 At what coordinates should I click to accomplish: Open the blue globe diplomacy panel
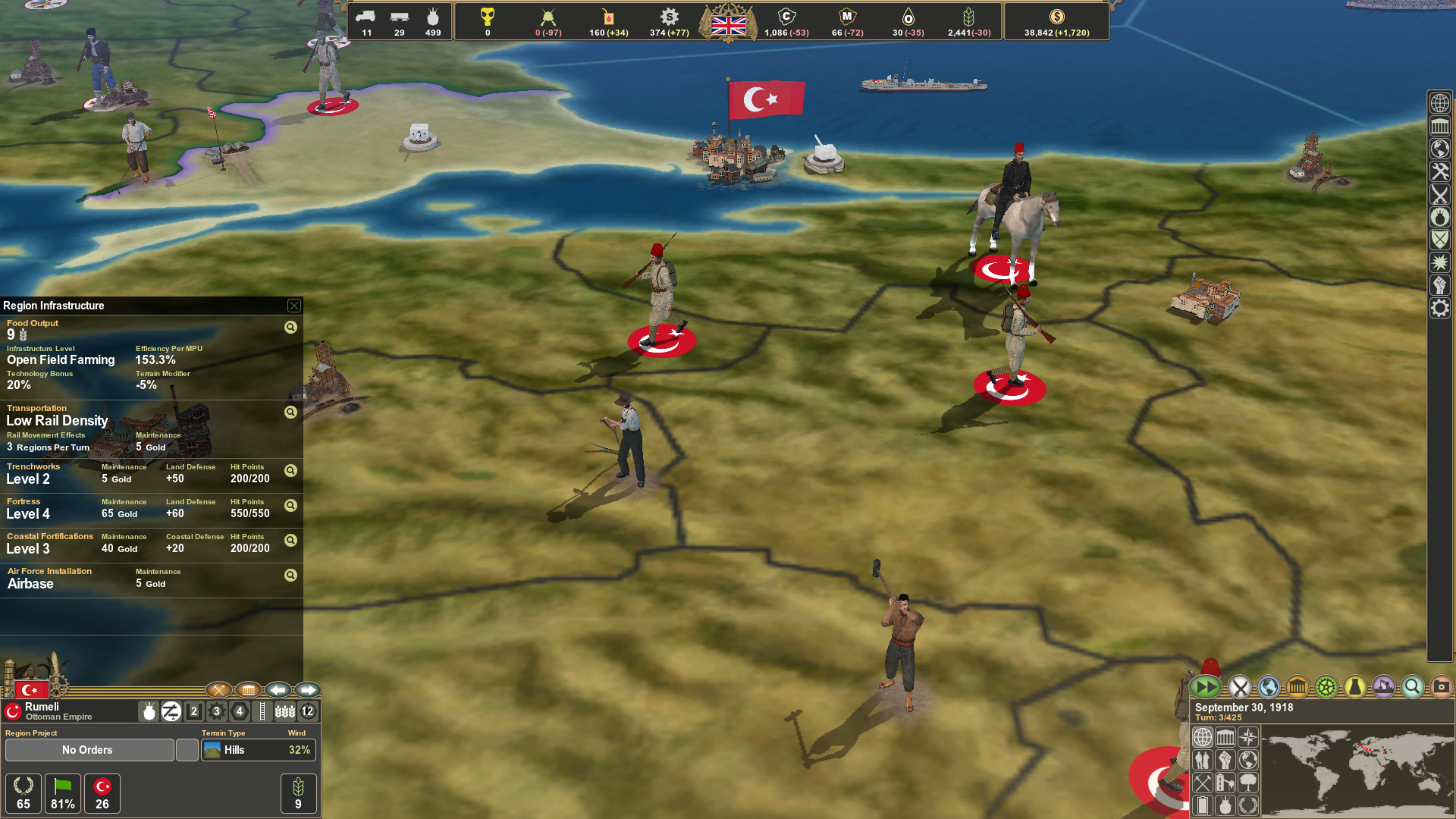[1268, 687]
